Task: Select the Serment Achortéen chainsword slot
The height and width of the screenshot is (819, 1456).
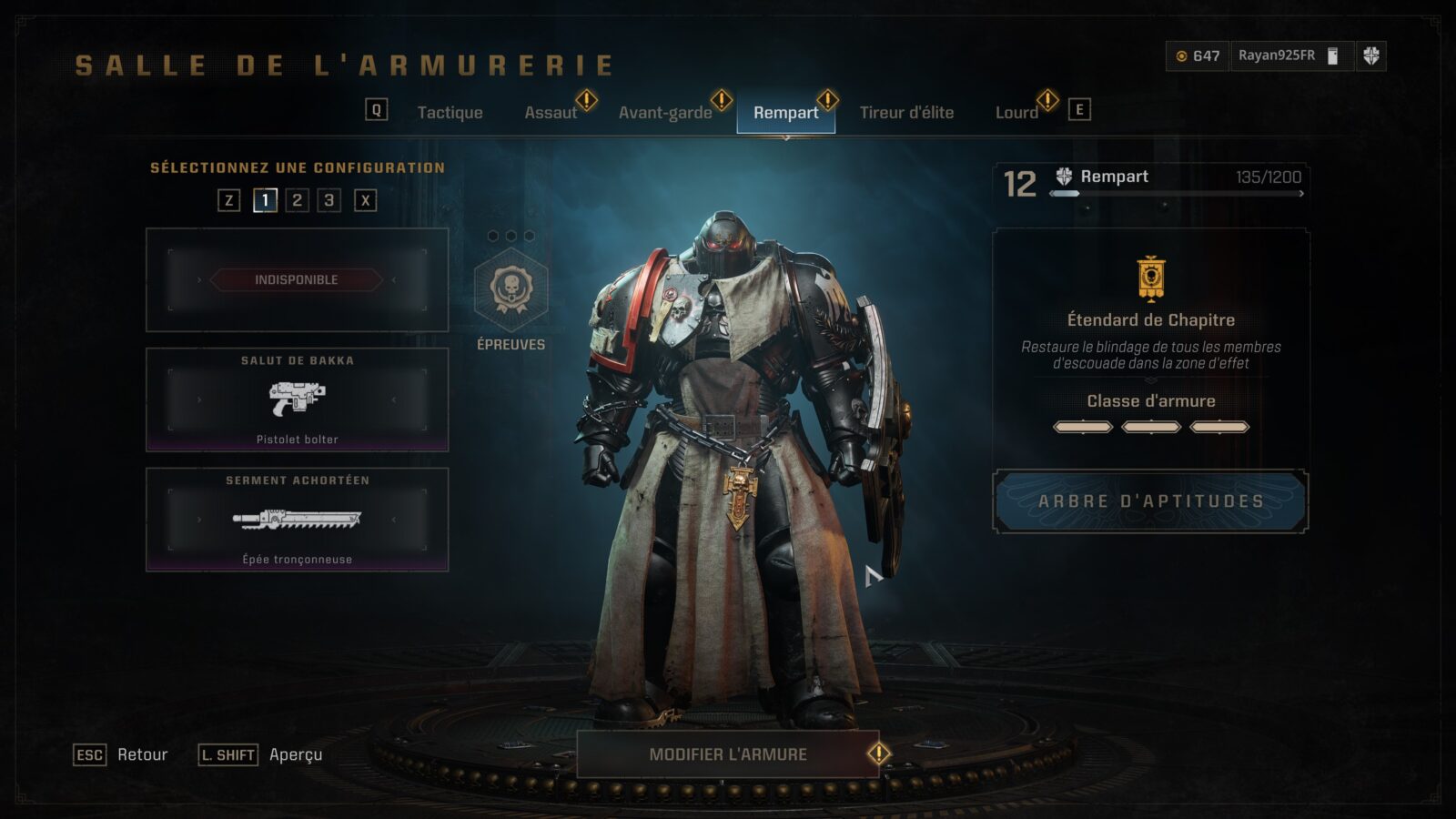Action: point(297,520)
